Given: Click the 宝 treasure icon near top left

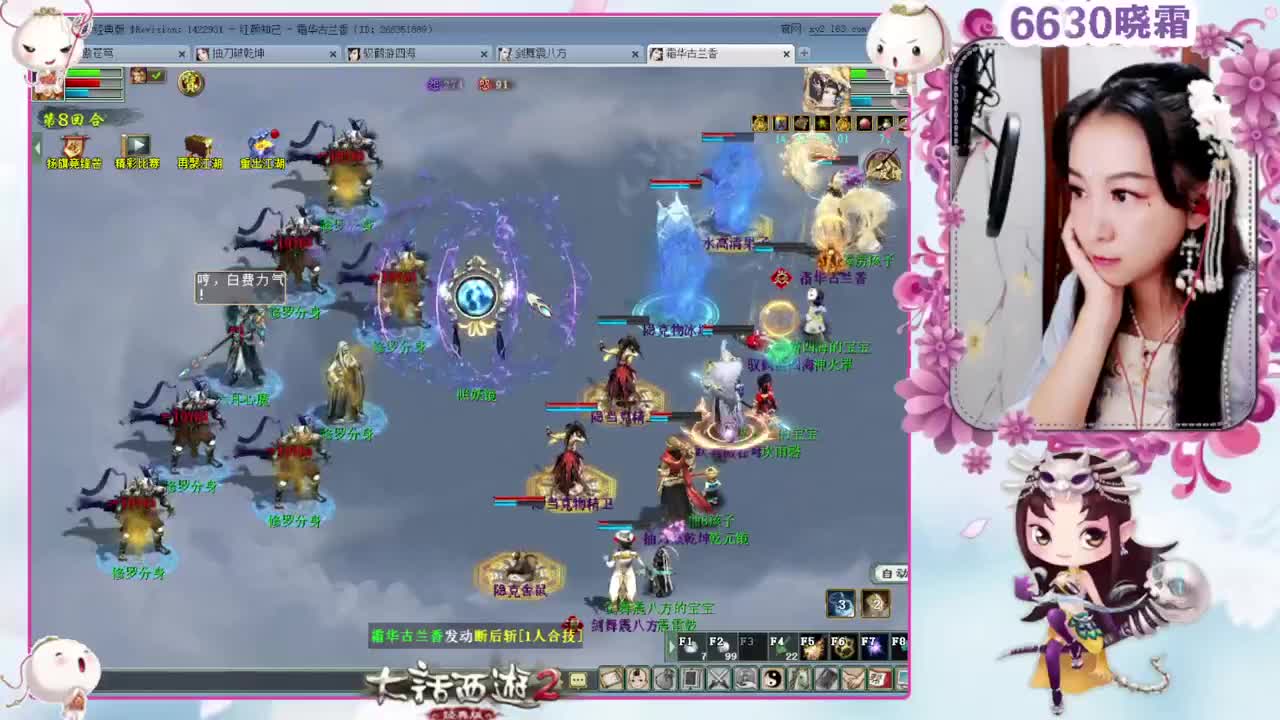Looking at the screenshot, I should point(191,84).
